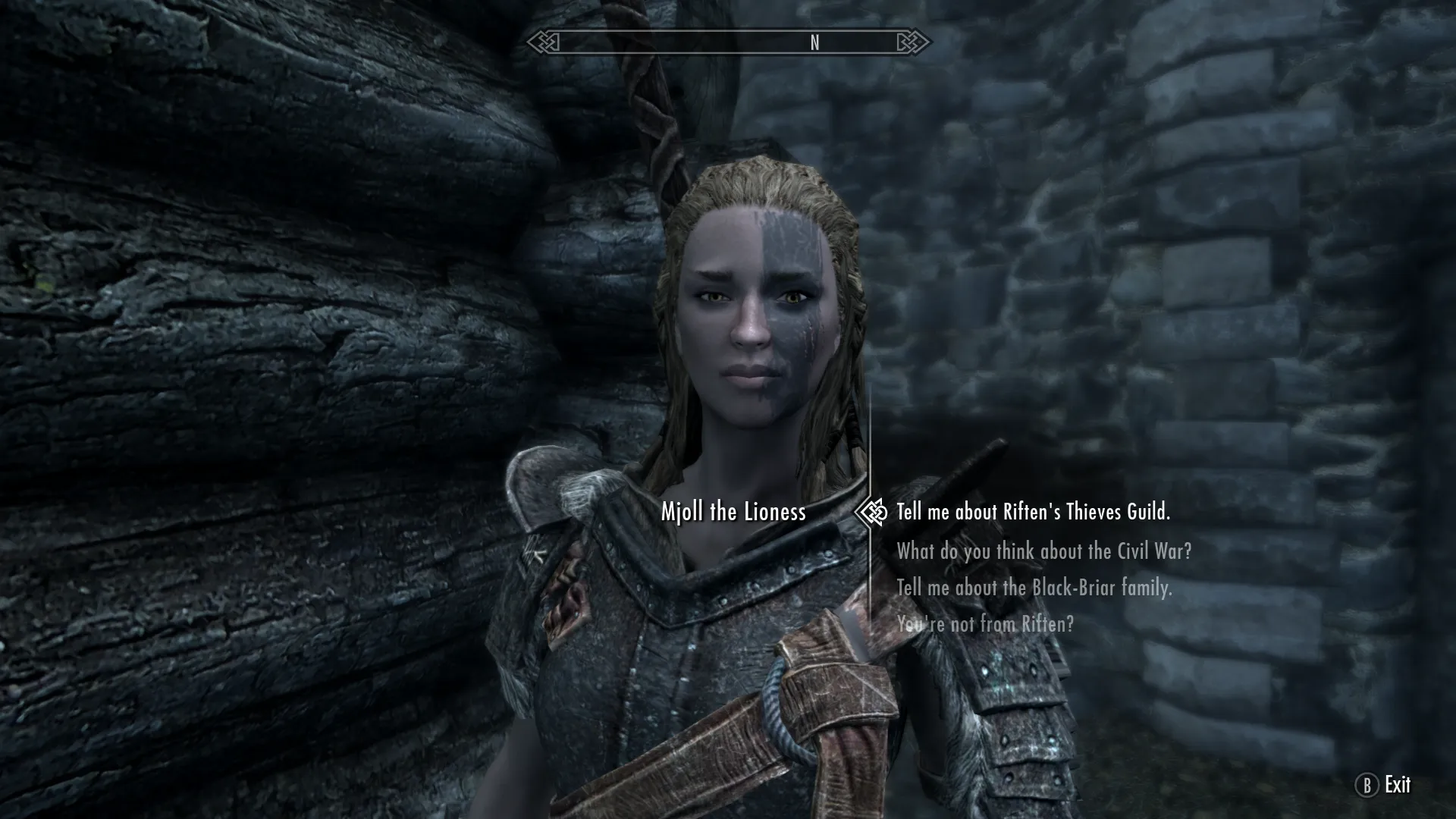Choose the Civil War dialogue question
The width and height of the screenshot is (1456, 819).
coord(1043,551)
